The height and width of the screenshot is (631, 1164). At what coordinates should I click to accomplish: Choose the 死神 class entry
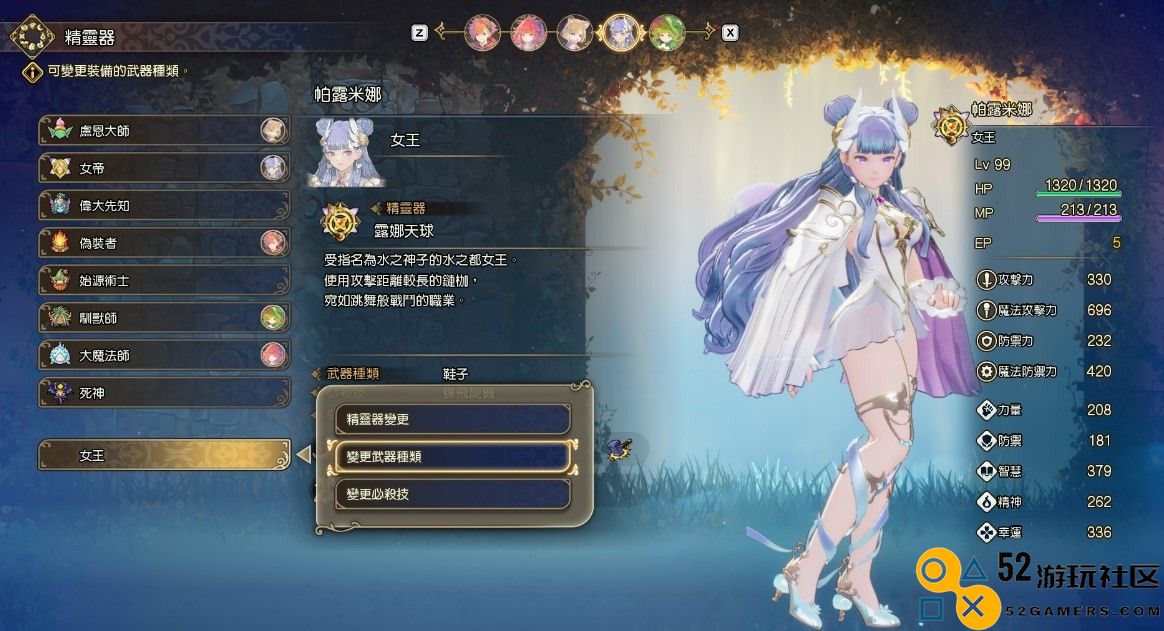click(164, 393)
